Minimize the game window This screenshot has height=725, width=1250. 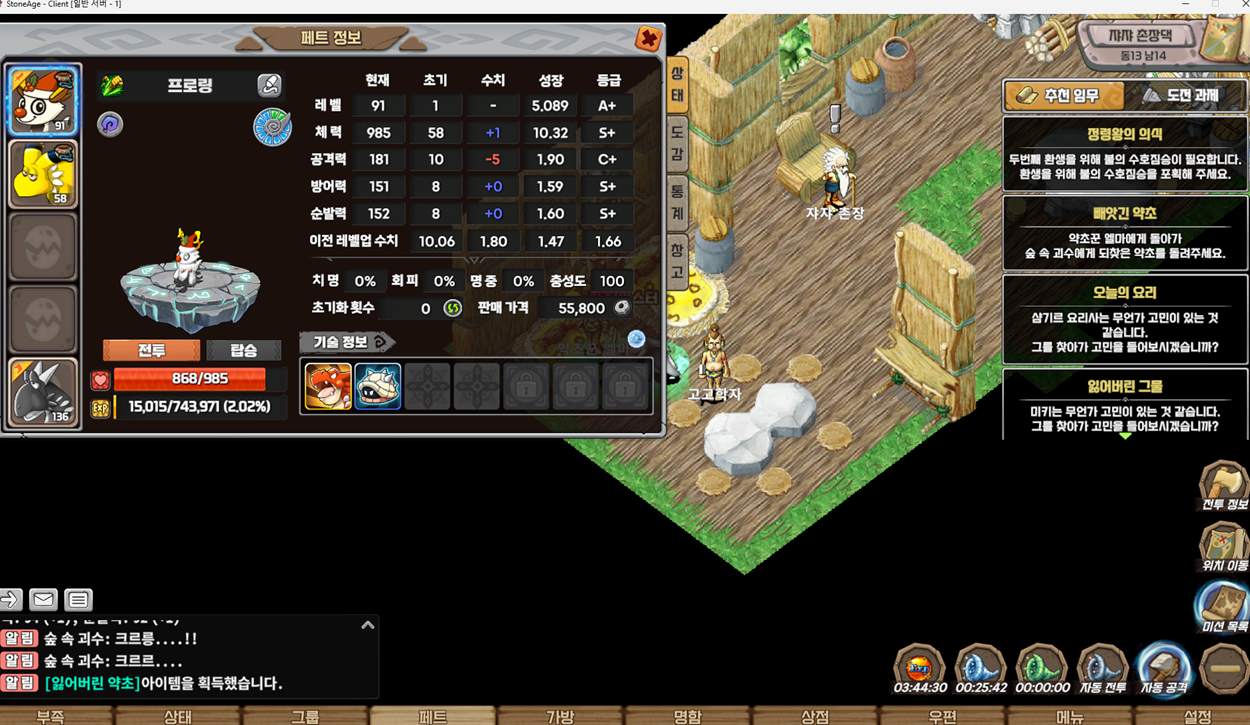click(1185, 5)
